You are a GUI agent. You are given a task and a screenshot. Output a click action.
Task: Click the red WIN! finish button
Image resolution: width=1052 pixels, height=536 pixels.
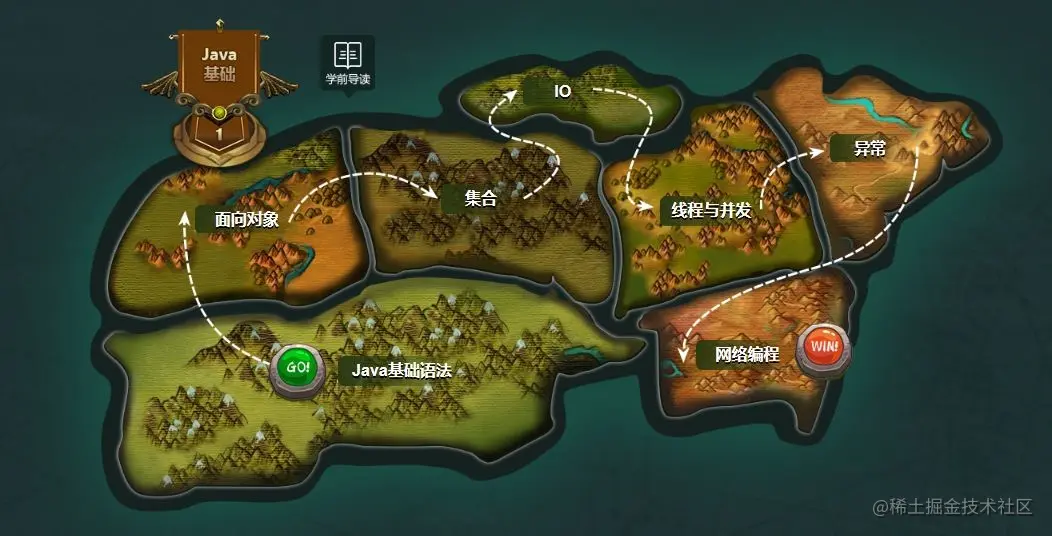point(825,346)
